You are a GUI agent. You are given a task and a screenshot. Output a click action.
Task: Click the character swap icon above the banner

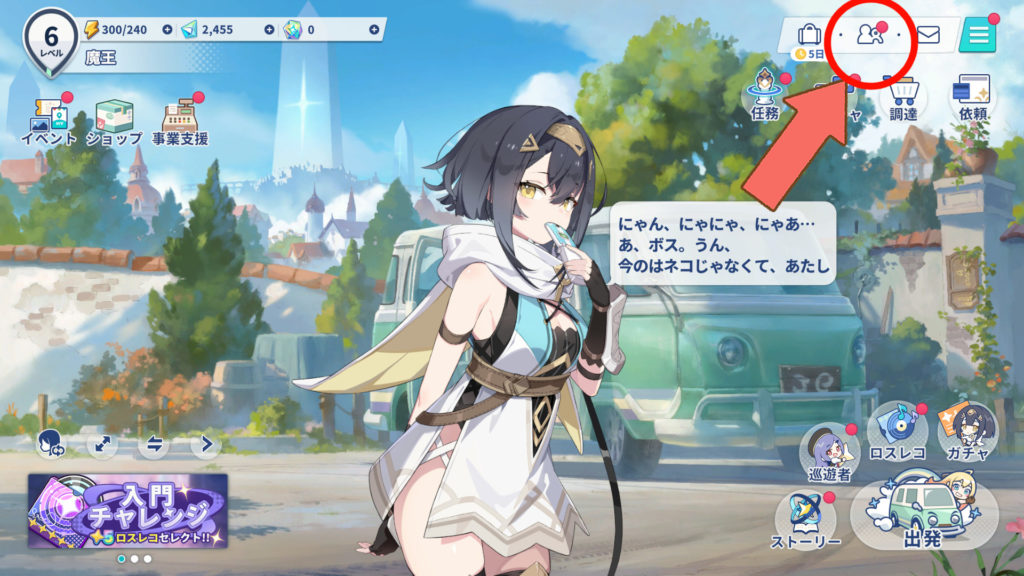(x=50, y=444)
